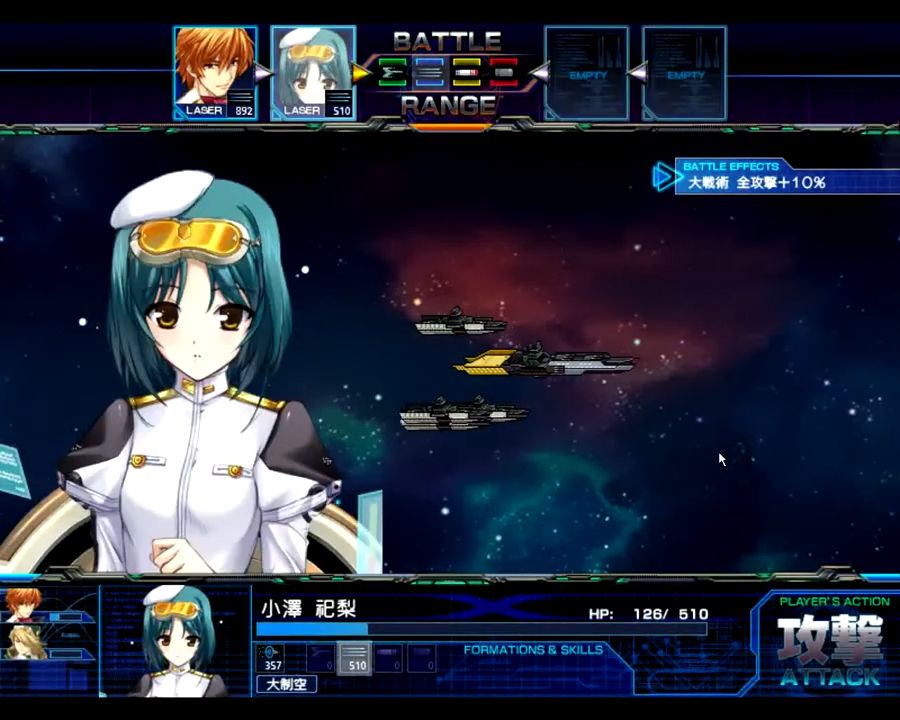Click 小澤 紀梨's portrait in the status panel
Viewport: 900px width, 720px height.
point(176,640)
